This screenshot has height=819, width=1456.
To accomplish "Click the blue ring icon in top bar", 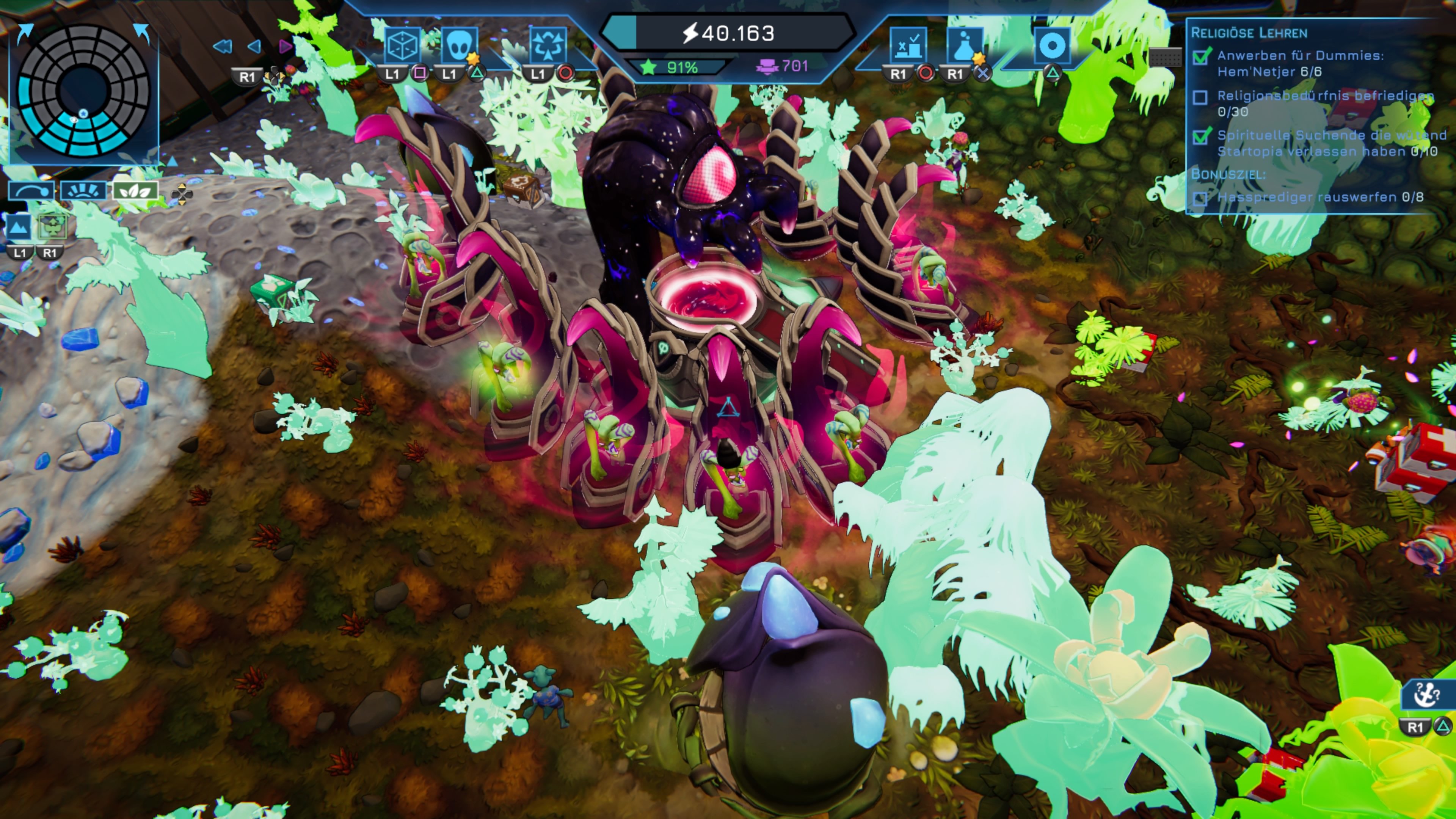I will (x=1051, y=45).
